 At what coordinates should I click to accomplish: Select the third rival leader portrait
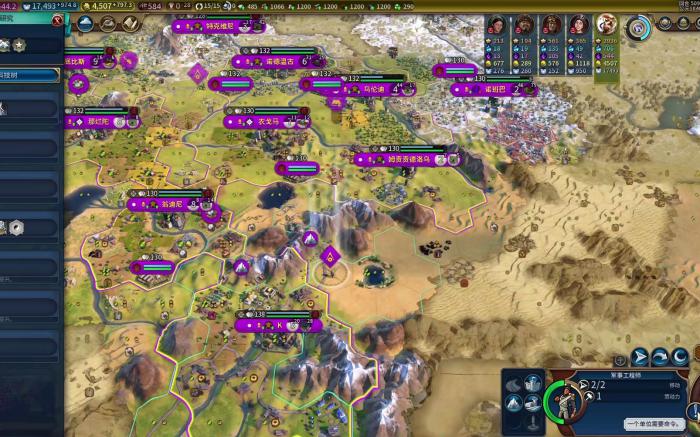coord(552,25)
